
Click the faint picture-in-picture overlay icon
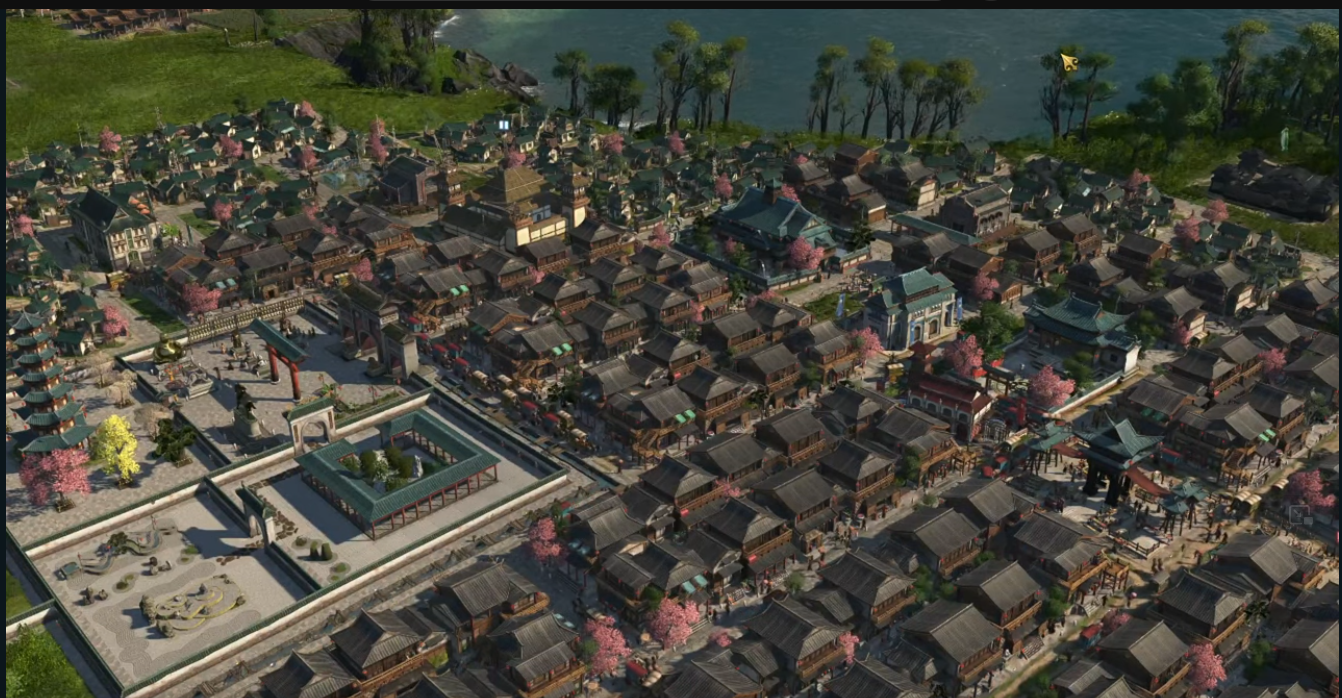tap(1298, 516)
